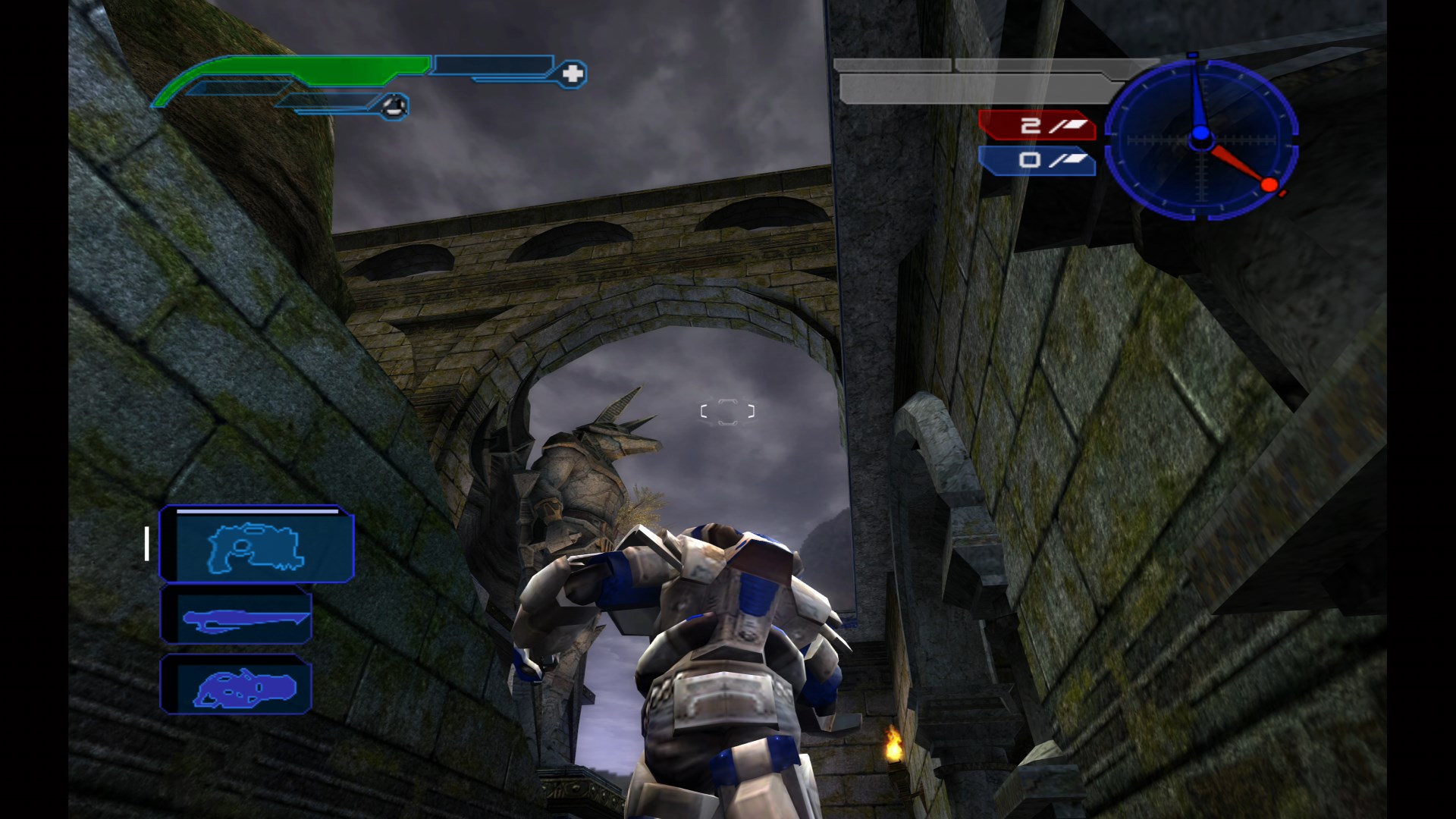1456x819 pixels.
Task: Expand the circular minimap compass display
Action: [1202, 140]
